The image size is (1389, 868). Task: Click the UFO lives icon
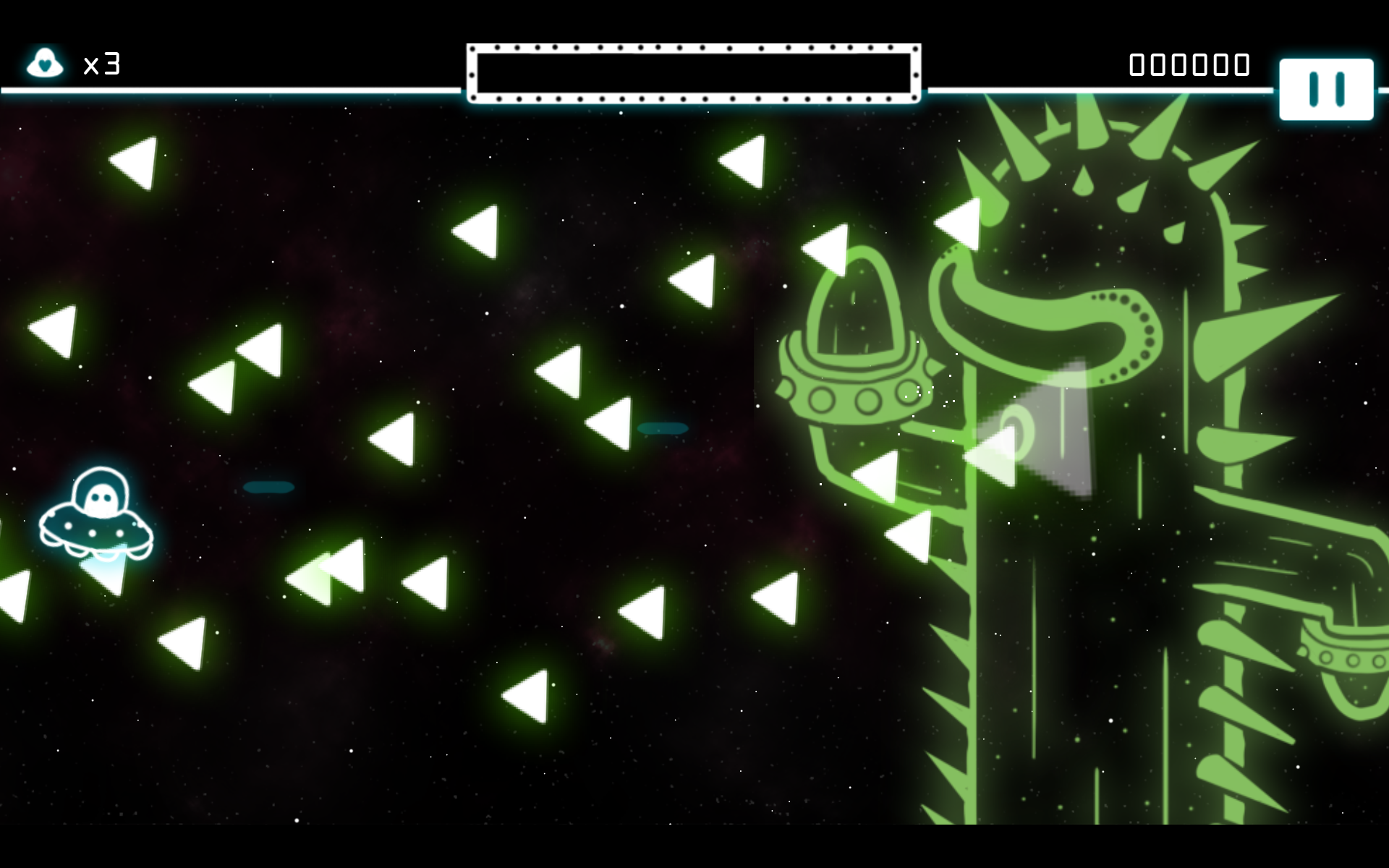tap(45, 64)
